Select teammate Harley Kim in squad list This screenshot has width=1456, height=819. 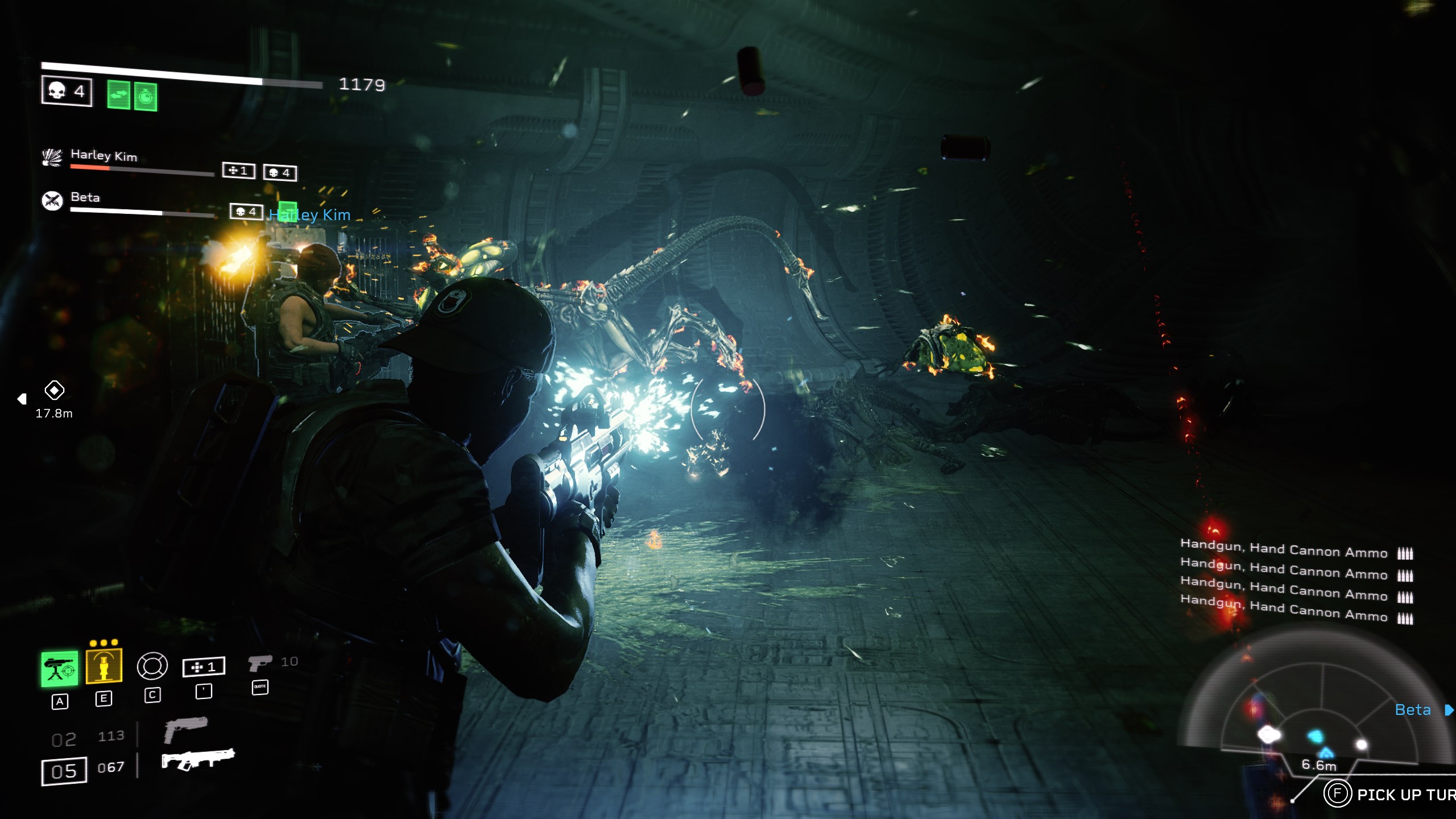104,155
